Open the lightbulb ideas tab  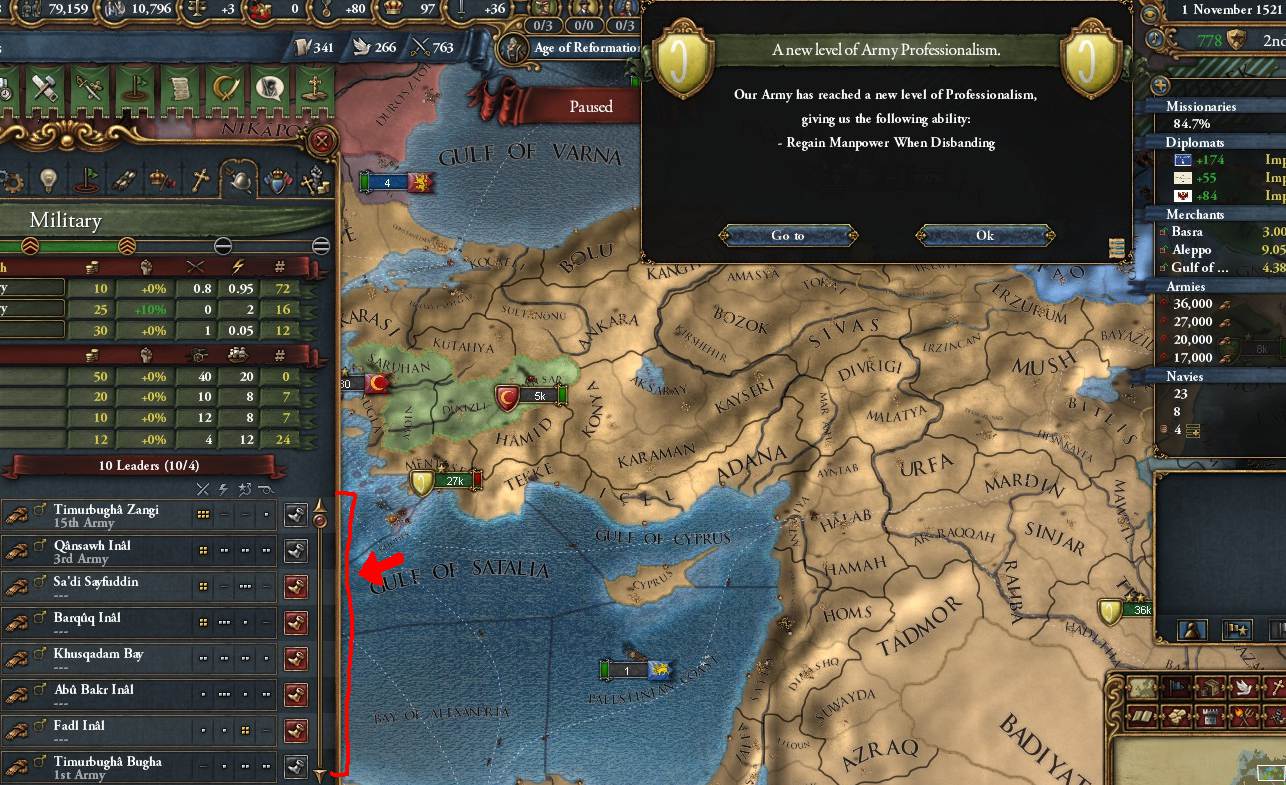point(48,180)
